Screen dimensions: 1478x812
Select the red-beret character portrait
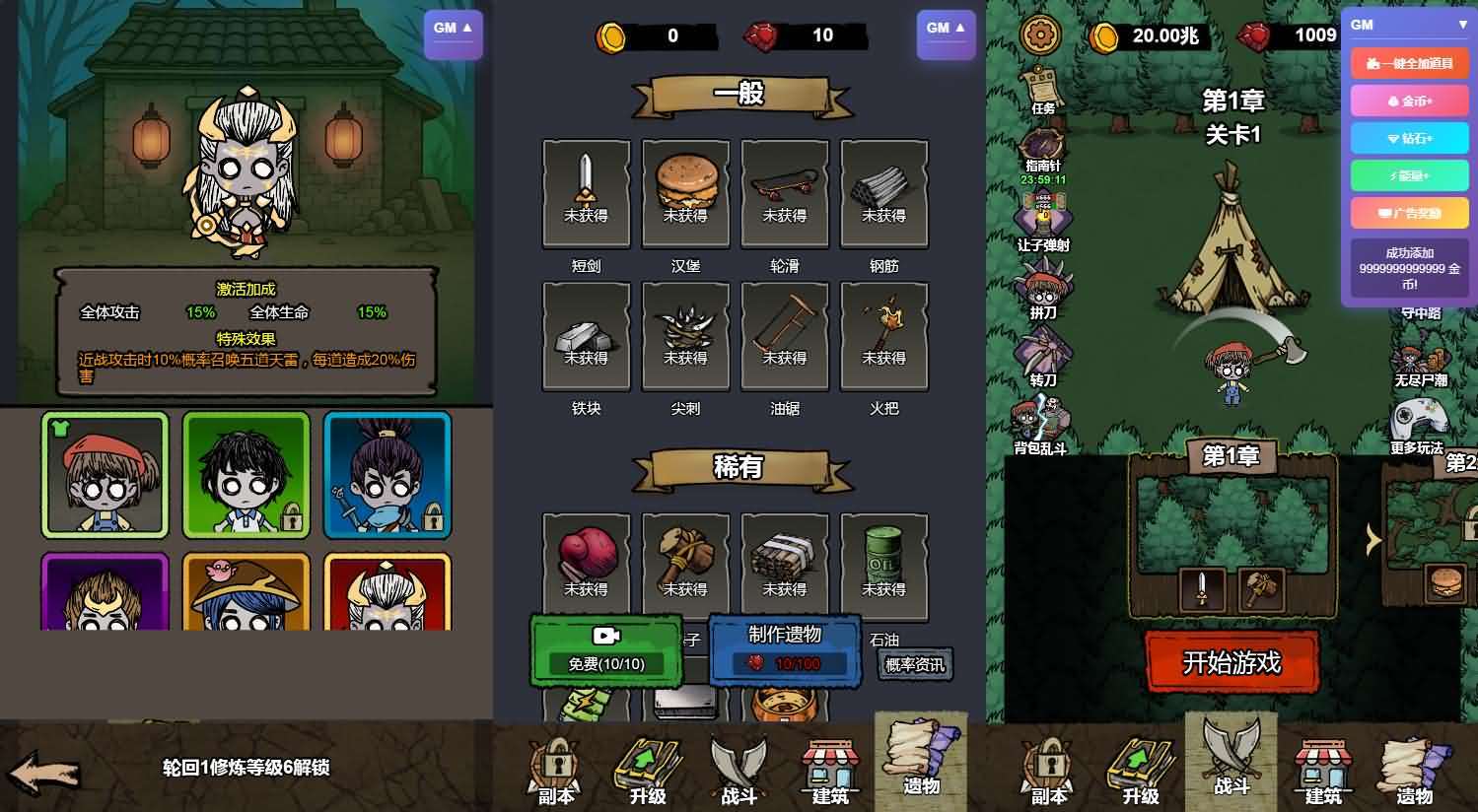click(105, 475)
